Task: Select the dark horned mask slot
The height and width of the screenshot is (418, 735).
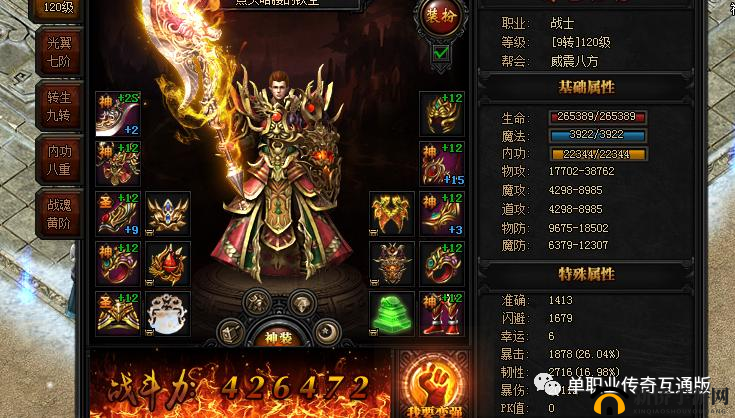Action: pyautogui.click(x=392, y=262)
